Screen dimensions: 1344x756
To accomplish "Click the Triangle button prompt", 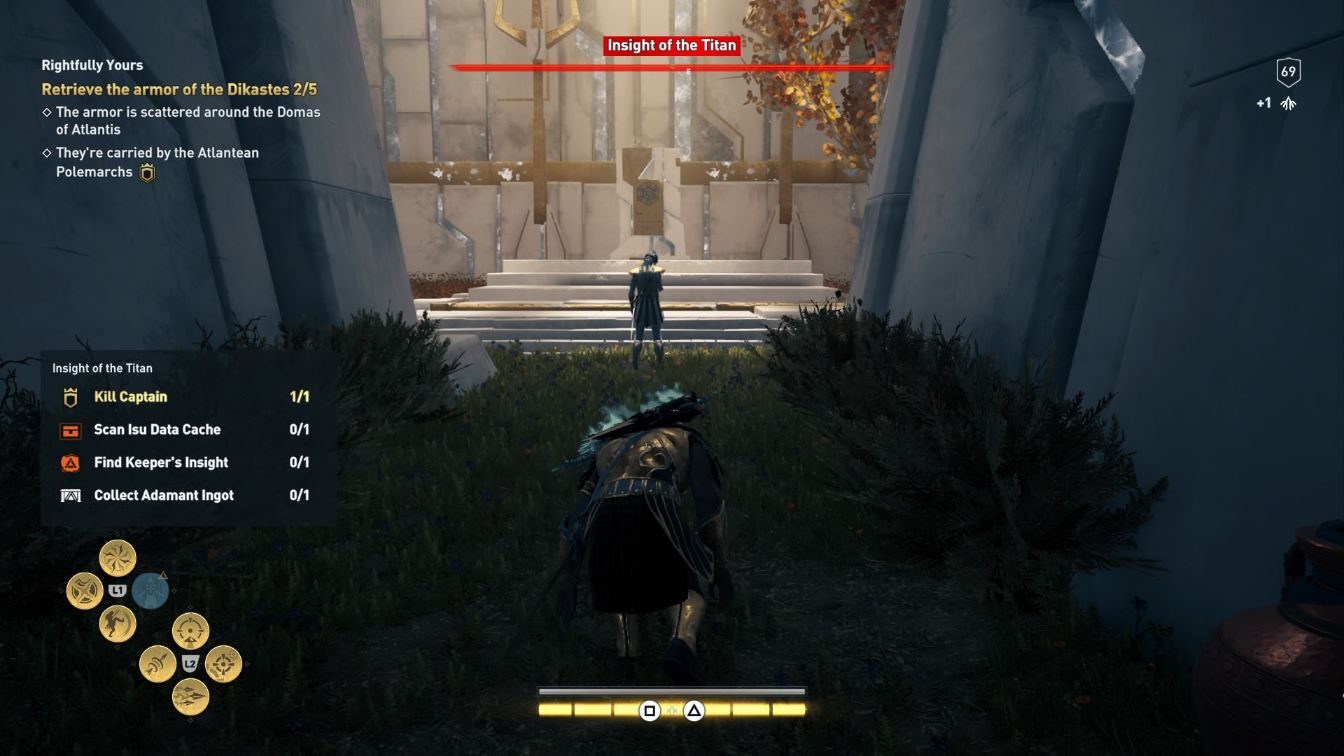I will point(692,713).
